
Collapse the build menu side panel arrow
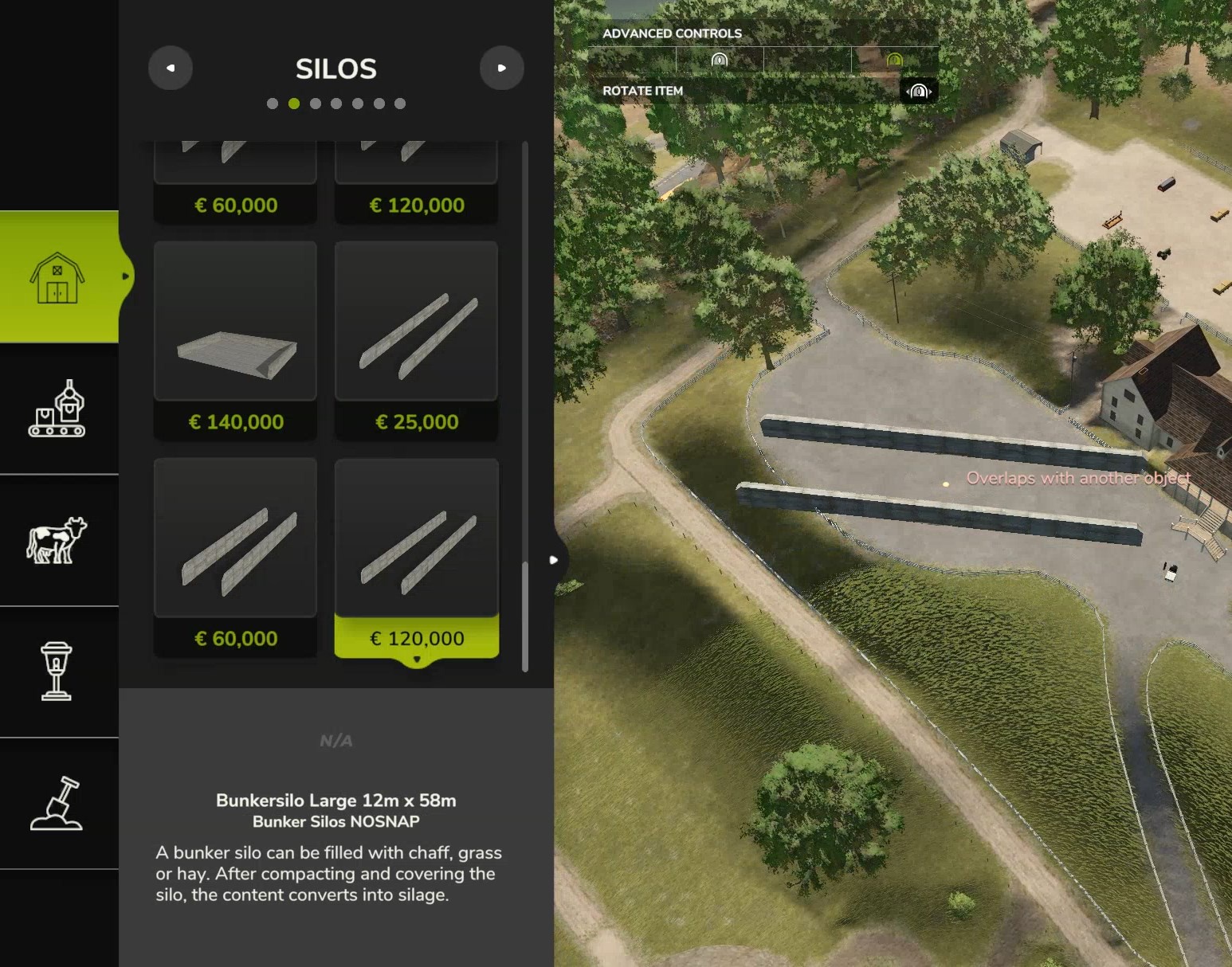554,560
